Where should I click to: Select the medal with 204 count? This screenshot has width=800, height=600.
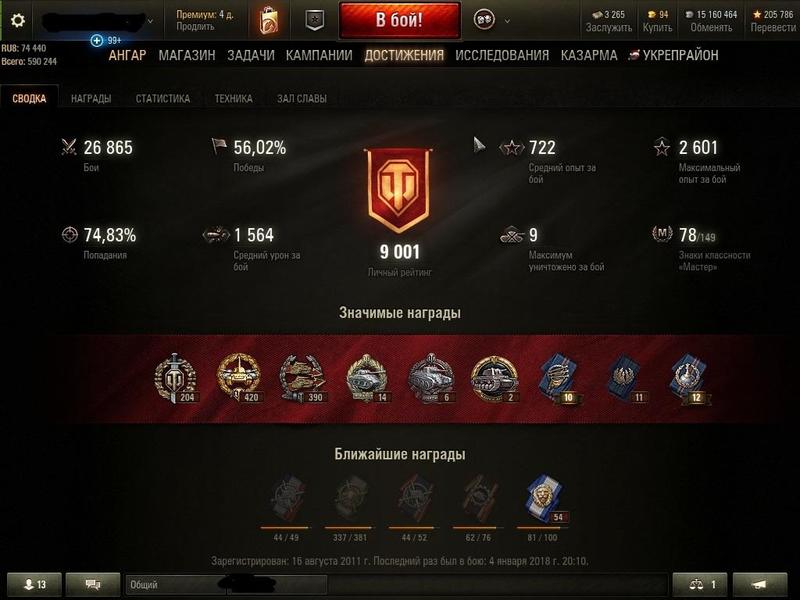(176, 378)
